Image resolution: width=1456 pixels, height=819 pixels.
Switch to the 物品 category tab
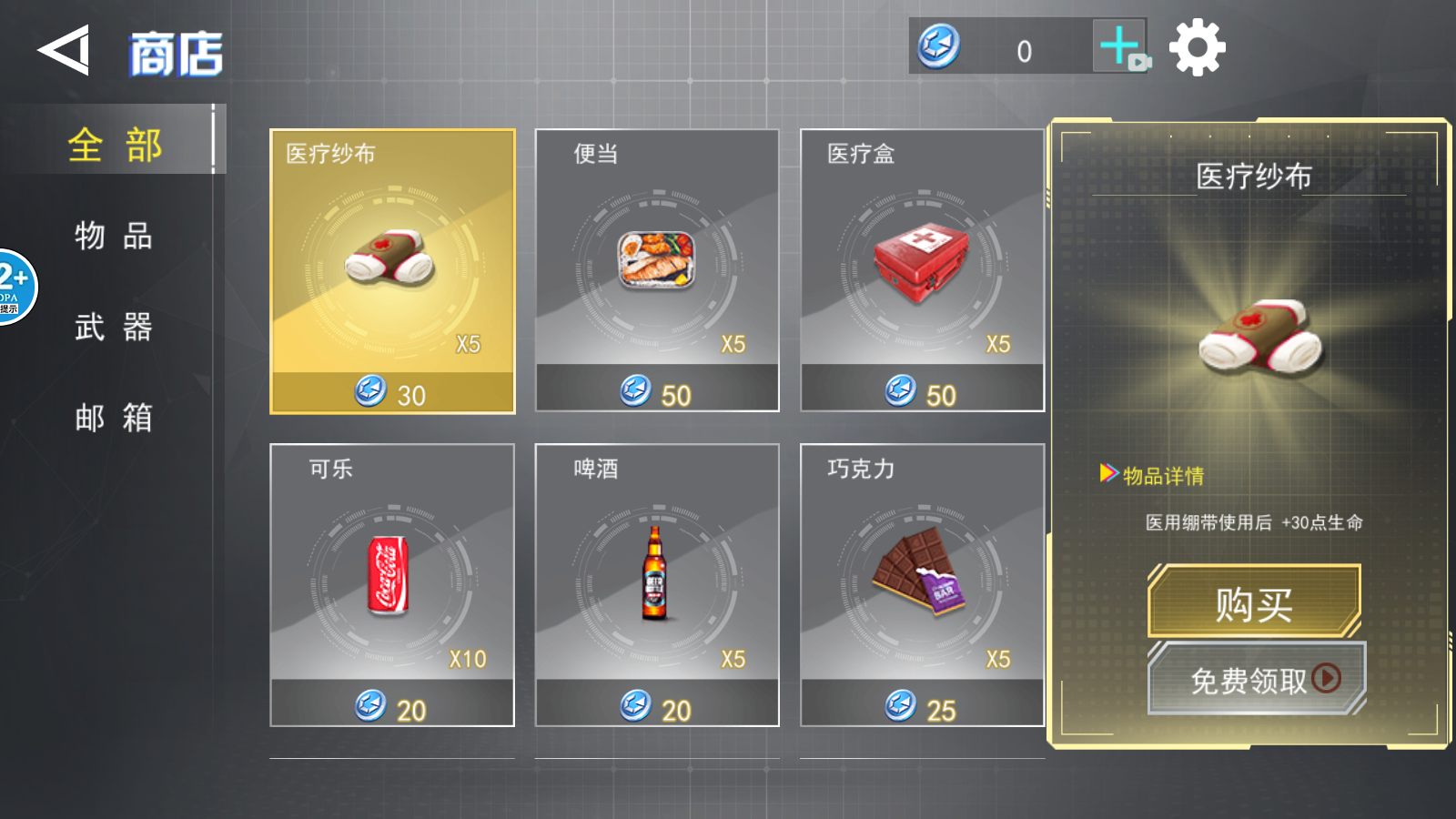(114, 237)
